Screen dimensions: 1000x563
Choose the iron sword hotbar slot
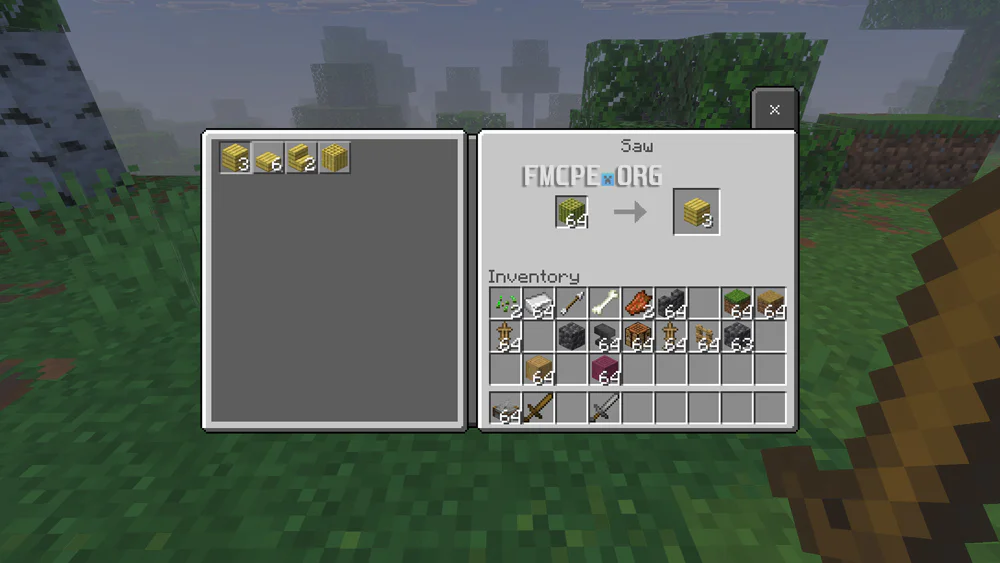pos(604,408)
